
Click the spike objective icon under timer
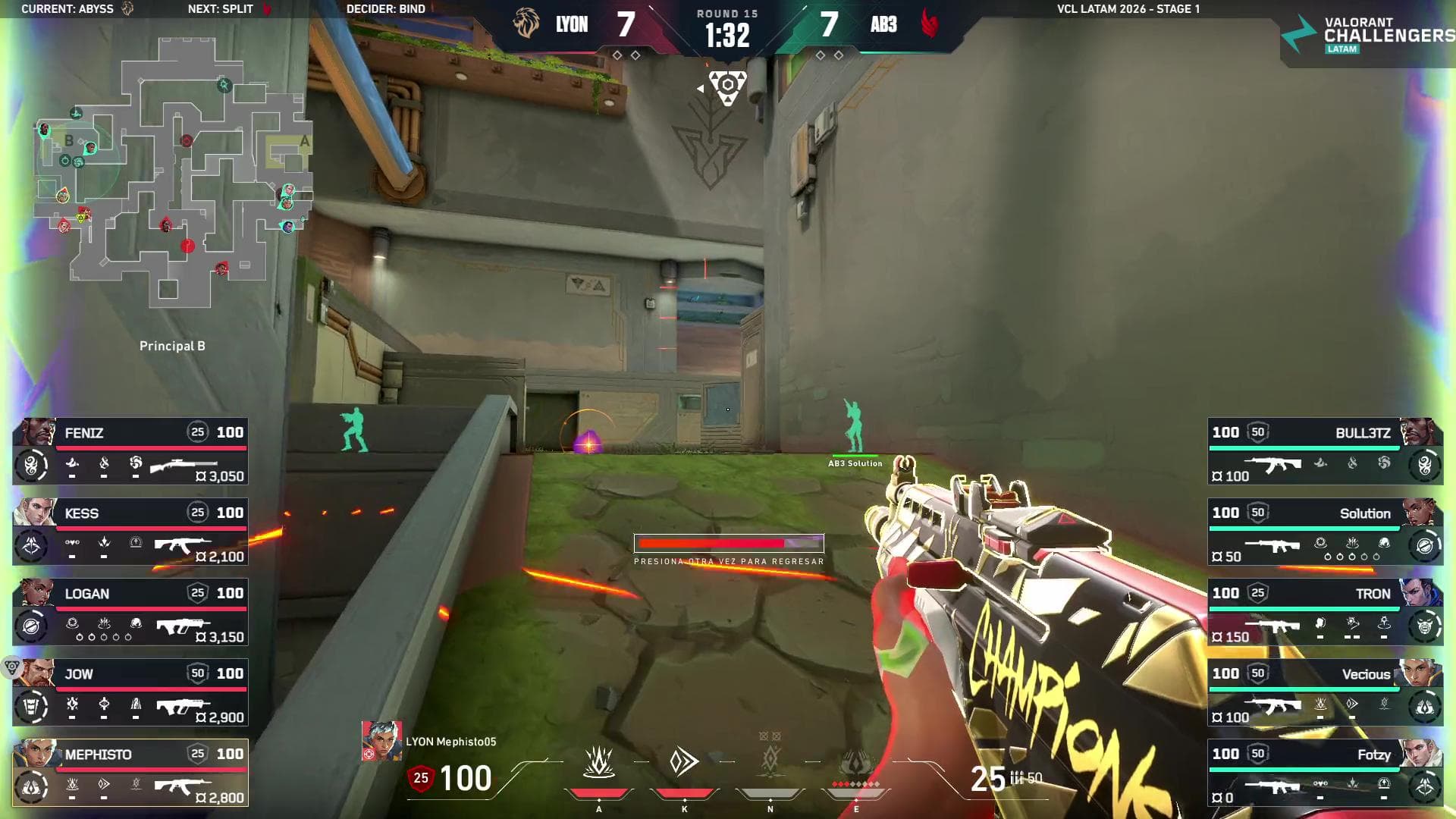pyautogui.click(x=727, y=86)
